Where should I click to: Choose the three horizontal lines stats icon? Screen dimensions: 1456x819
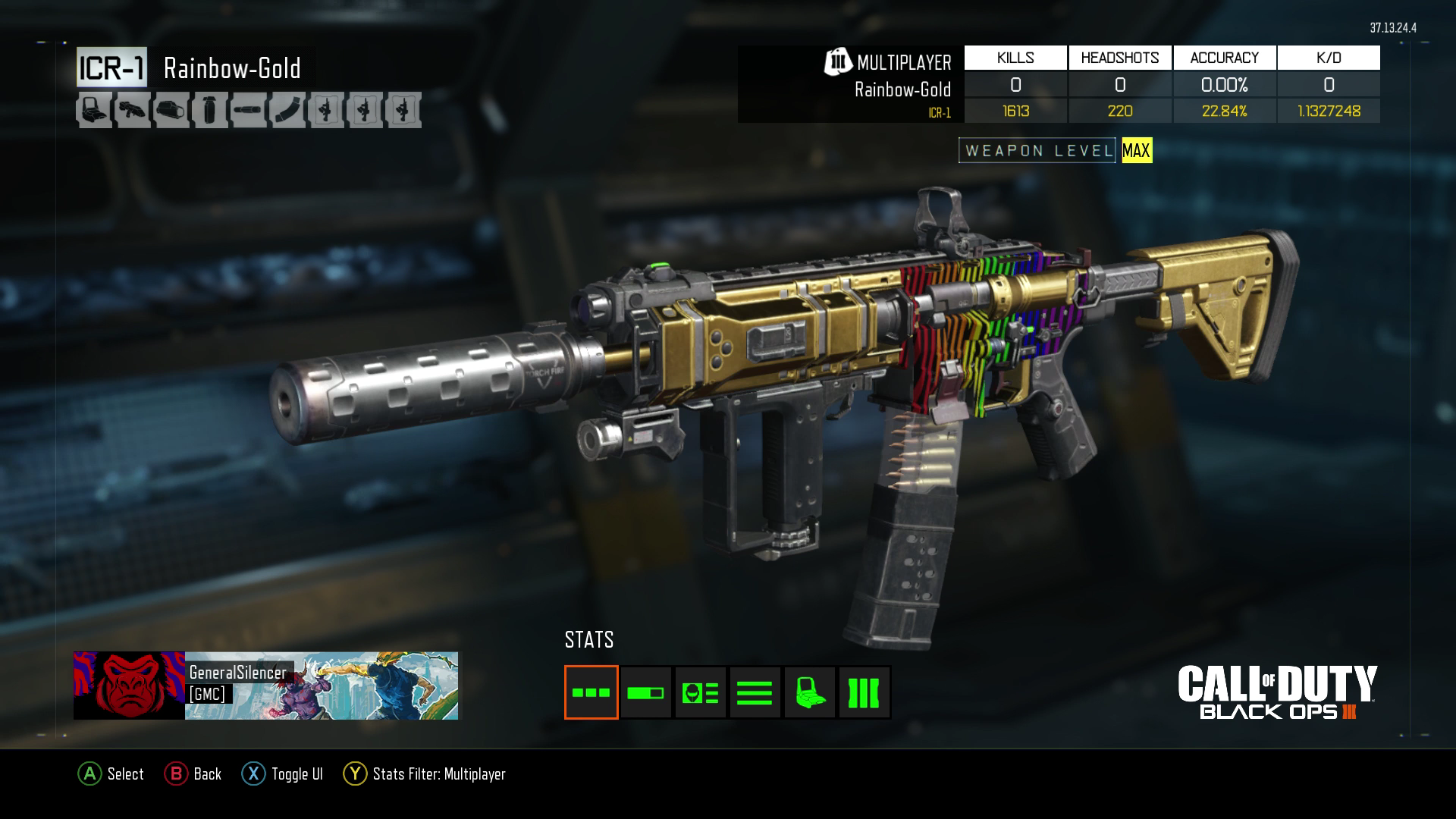coord(755,692)
